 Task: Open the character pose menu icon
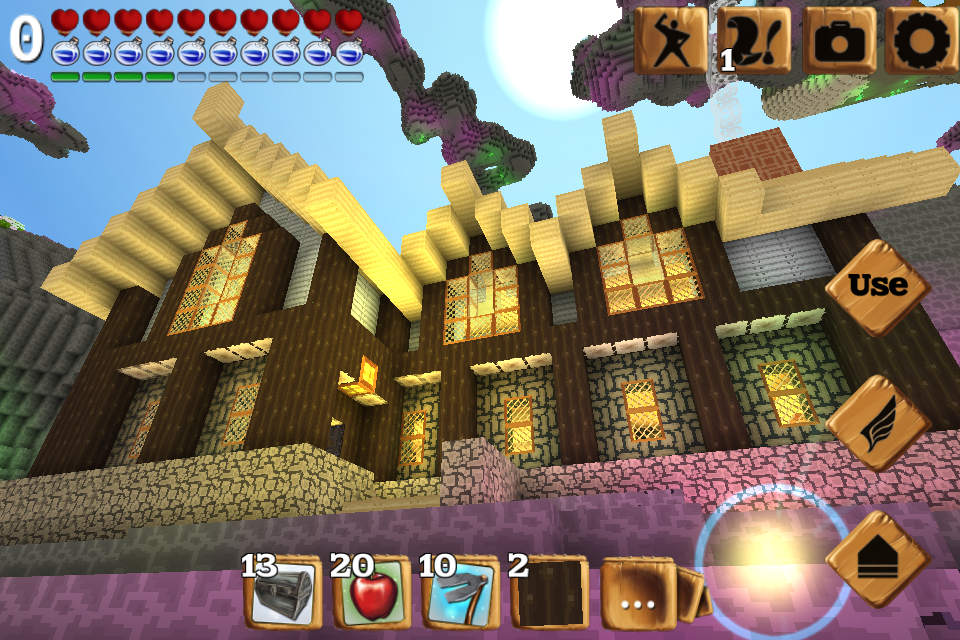point(669,41)
